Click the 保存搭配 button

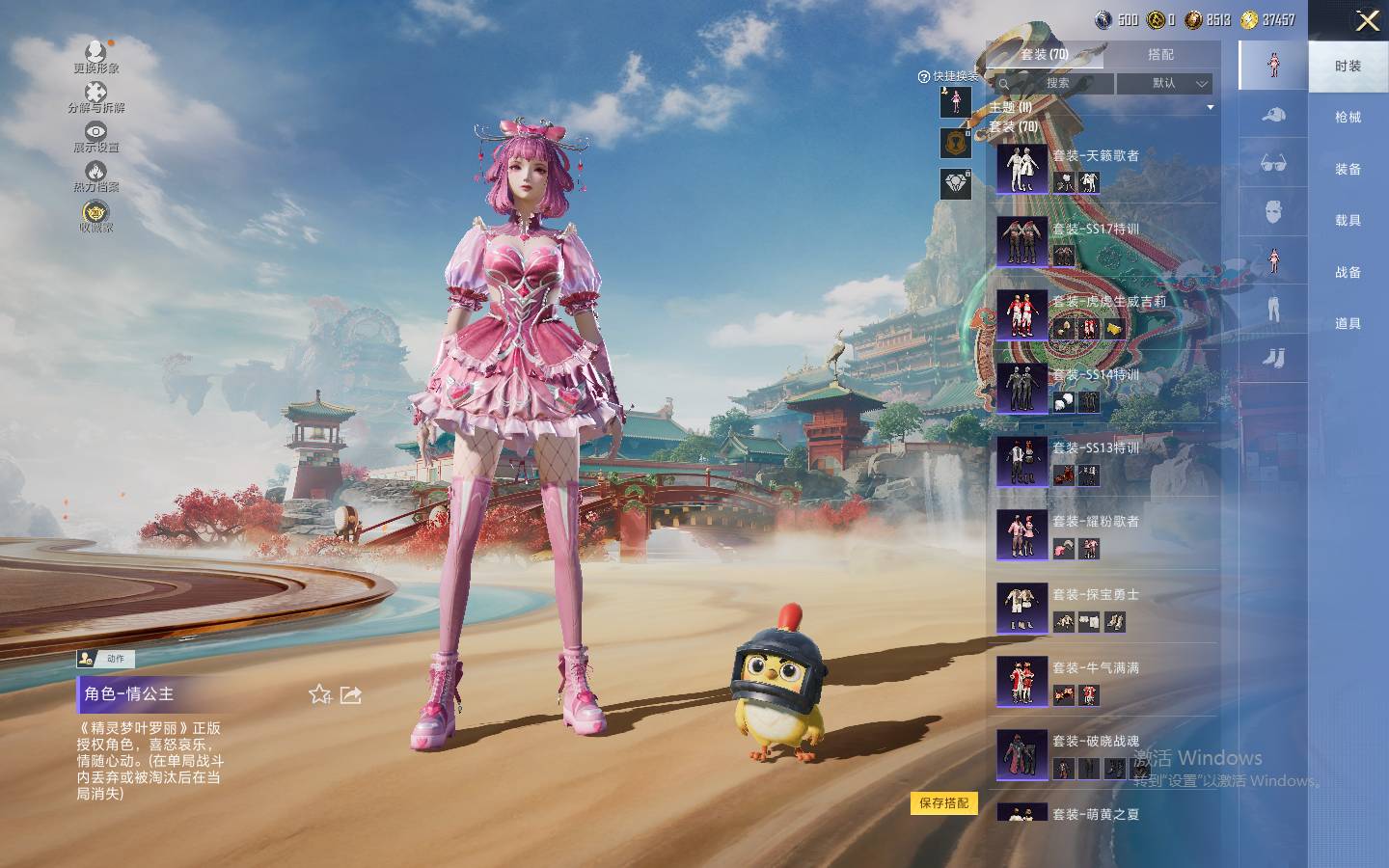click(943, 803)
